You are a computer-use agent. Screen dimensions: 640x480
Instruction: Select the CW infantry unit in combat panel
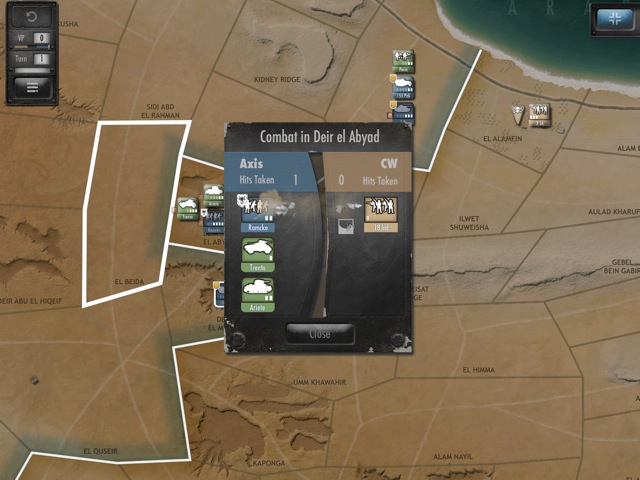(382, 213)
